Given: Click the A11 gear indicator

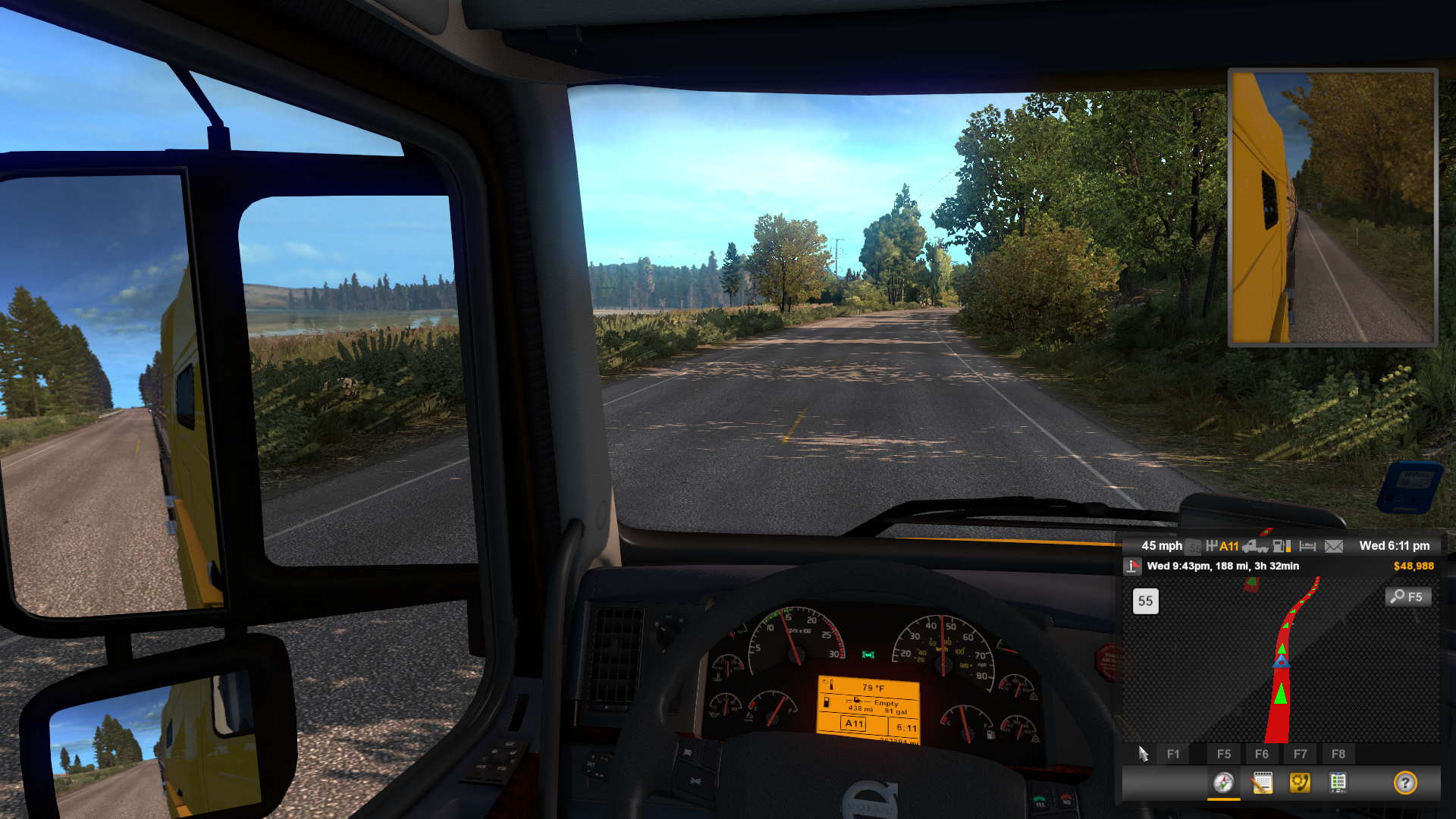Looking at the screenshot, I should 1229,545.
